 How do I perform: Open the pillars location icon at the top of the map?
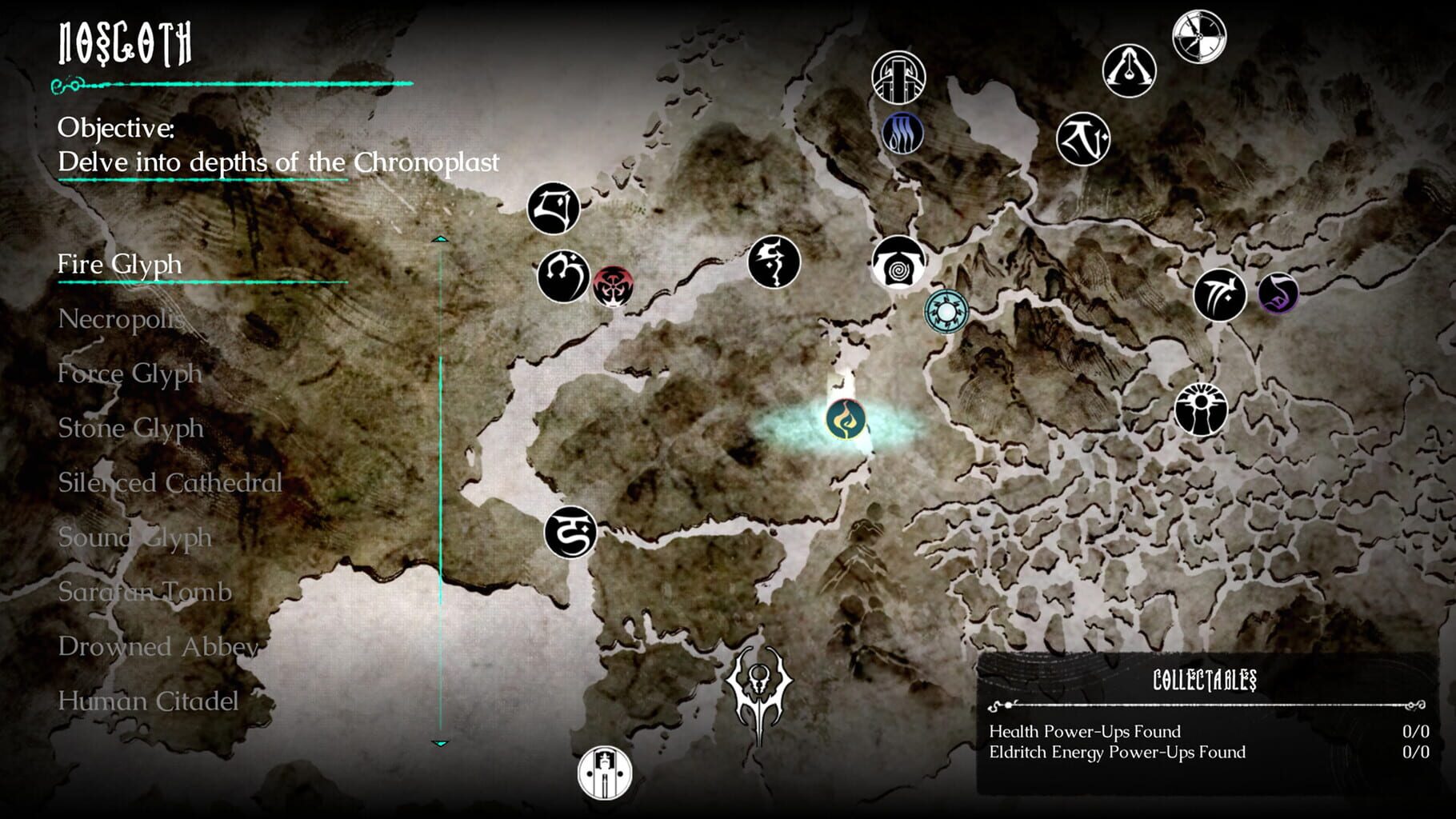point(899,76)
